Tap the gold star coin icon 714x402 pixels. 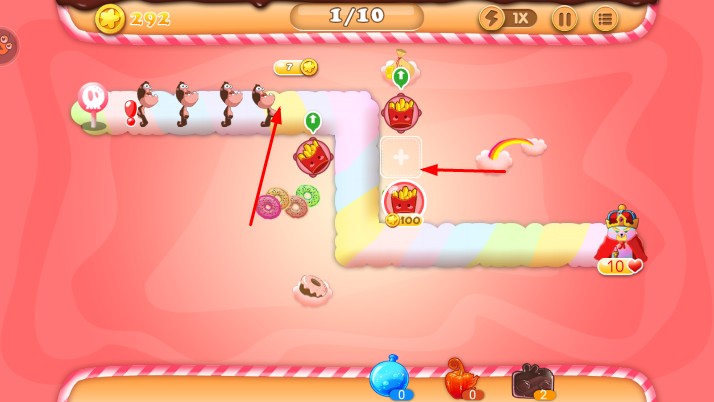(111, 18)
